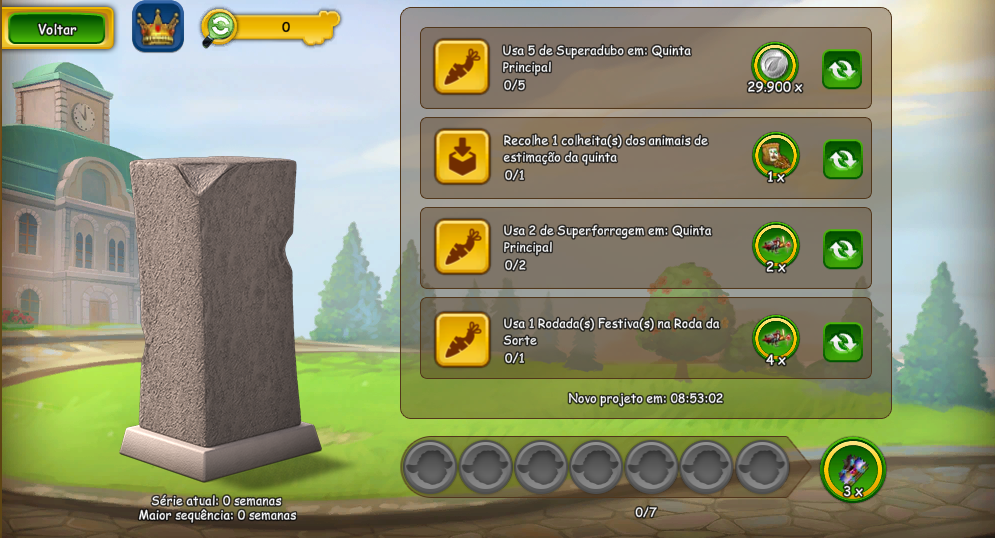
Task: Click the magnifier token icon on the key bar
Action: 218,27
